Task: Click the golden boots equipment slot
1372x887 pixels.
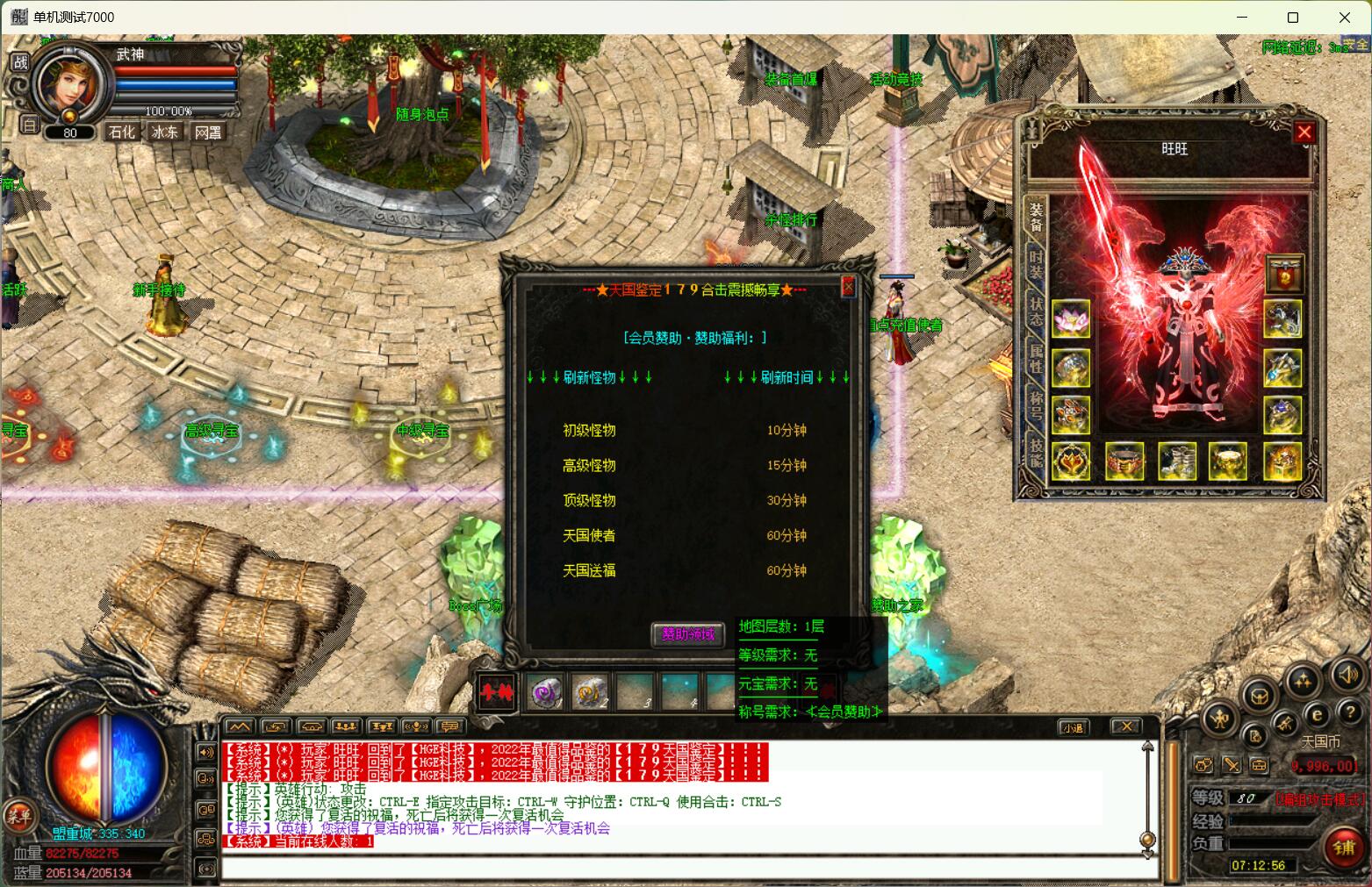Action: point(1177,461)
